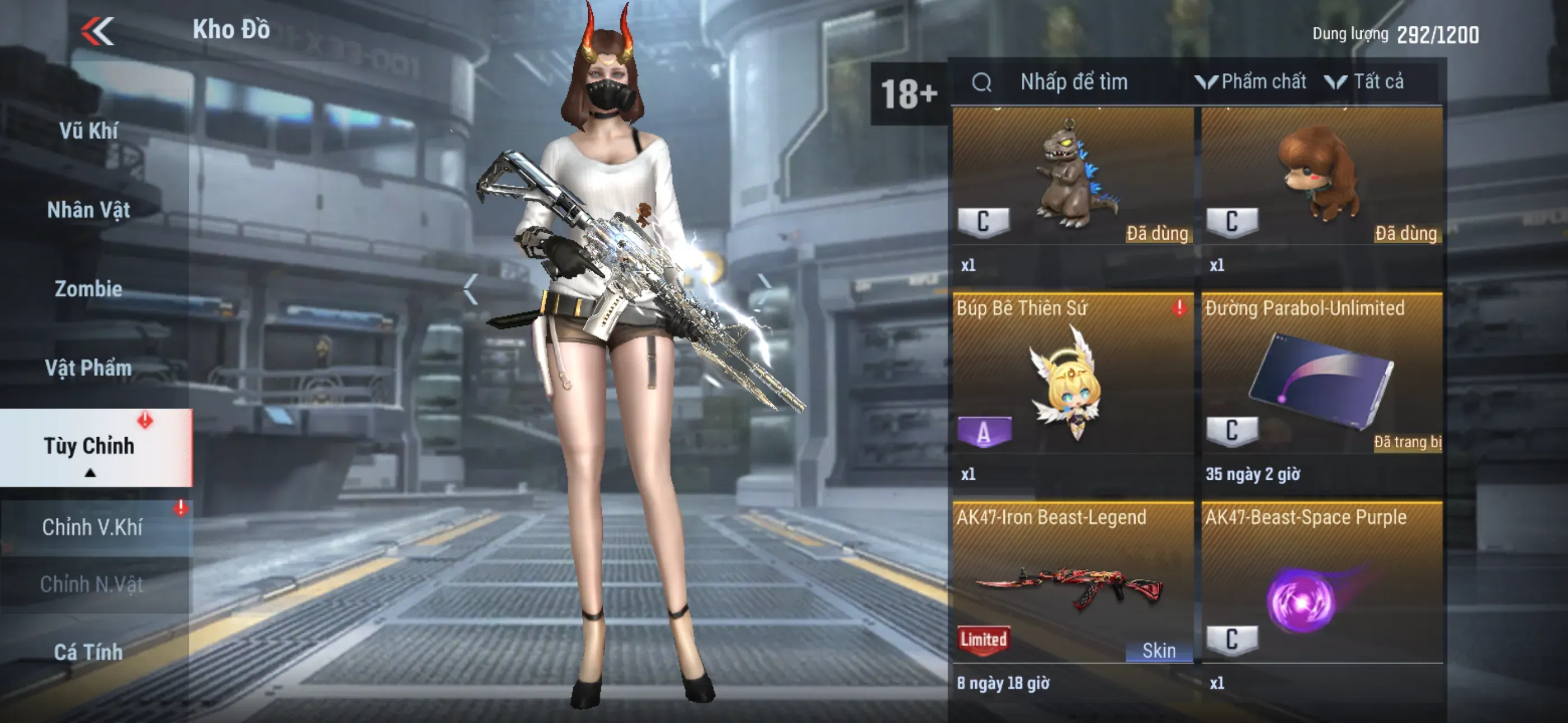This screenshot has height=723, width=1568.
Task: Choose the Chỉnh V.Khí sub-tab
Action: point(93,527)
